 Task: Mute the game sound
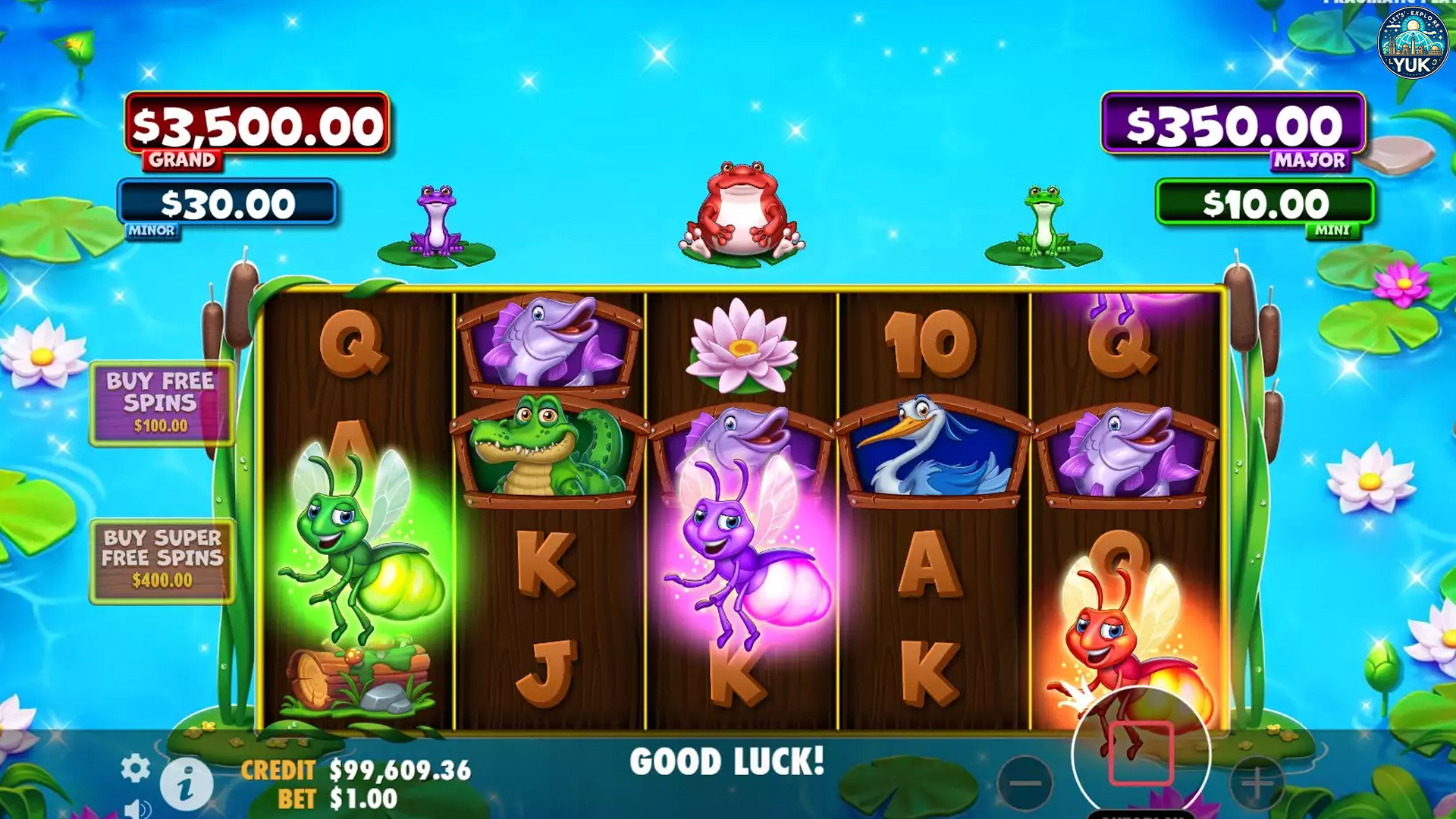139,810
